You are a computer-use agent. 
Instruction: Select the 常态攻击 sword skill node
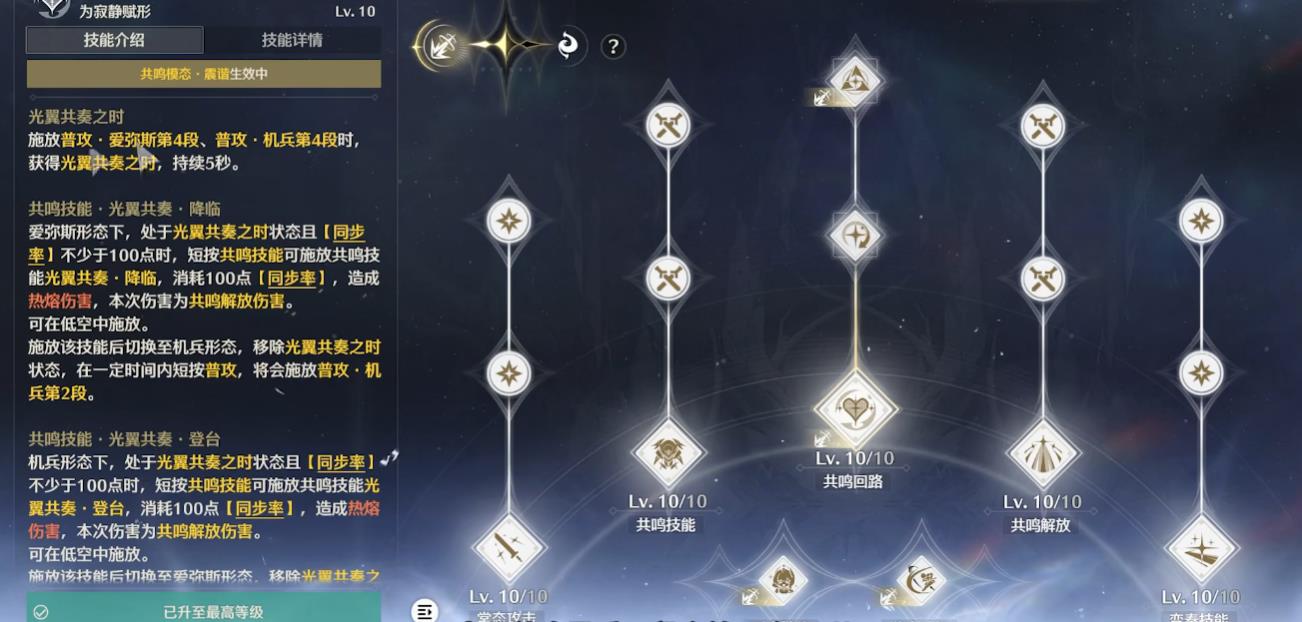[x=508, y=547]
